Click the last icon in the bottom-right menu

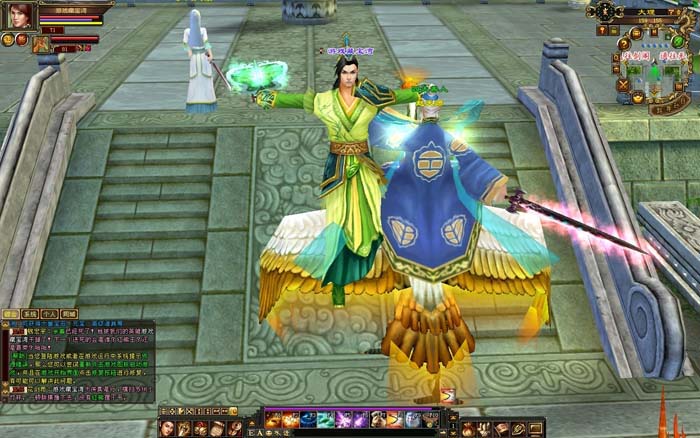tap(535, 428)
